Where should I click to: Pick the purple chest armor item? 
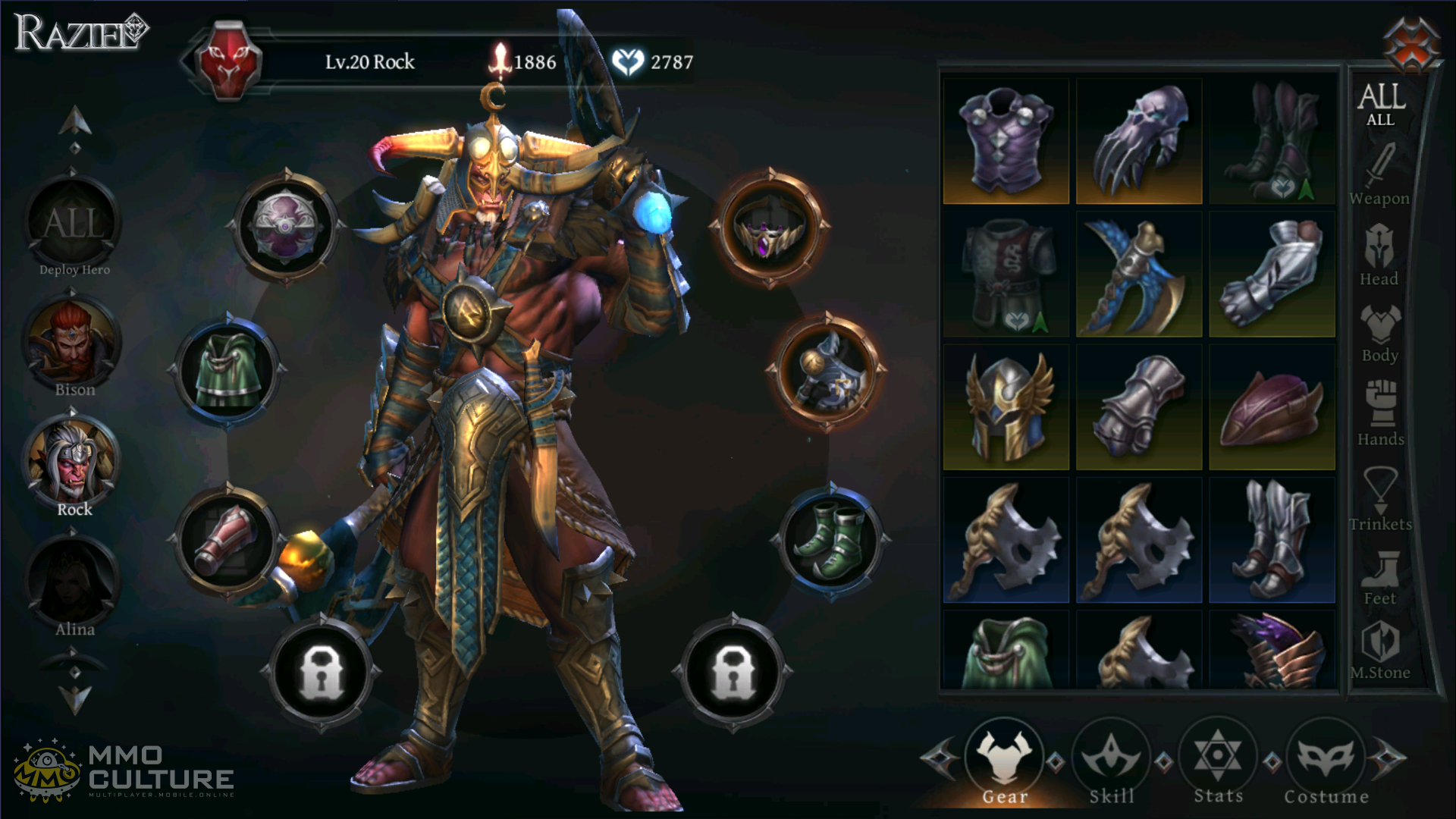1006,141
